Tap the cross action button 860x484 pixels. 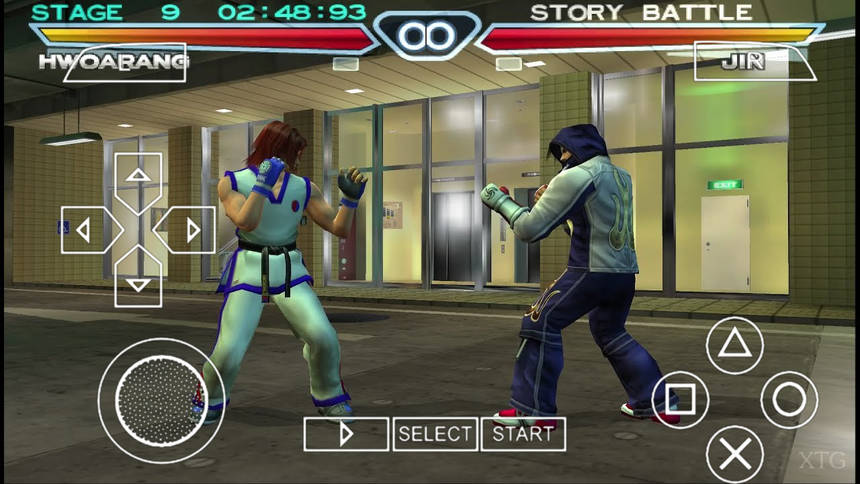tap(735, 455)
